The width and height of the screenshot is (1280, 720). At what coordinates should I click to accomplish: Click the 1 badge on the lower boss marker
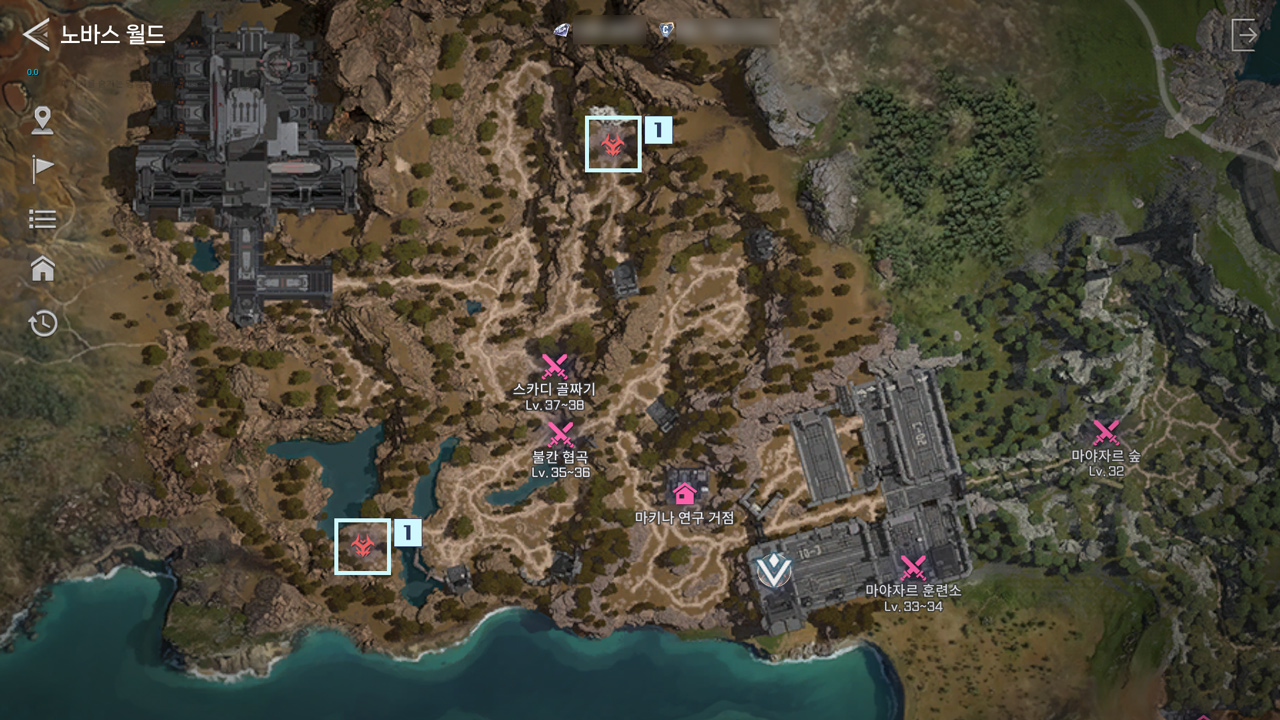[x=407, y=533]
